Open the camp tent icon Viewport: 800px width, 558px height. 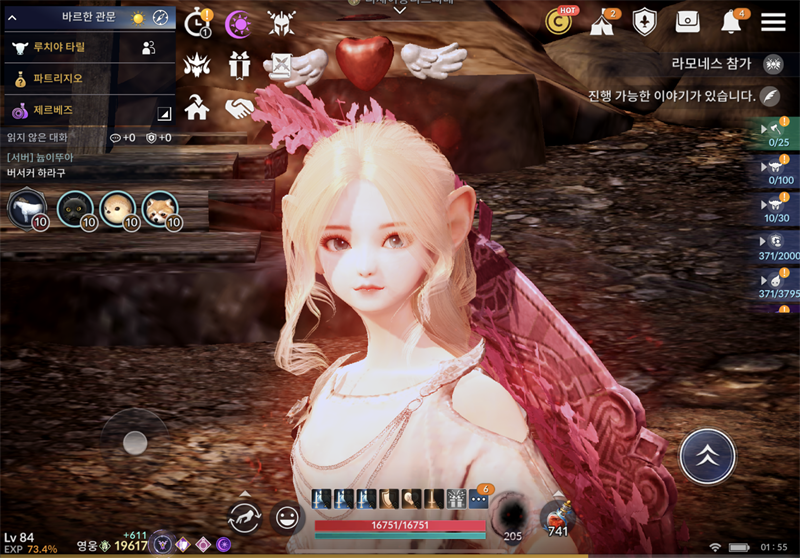click(x=603, y=22)
